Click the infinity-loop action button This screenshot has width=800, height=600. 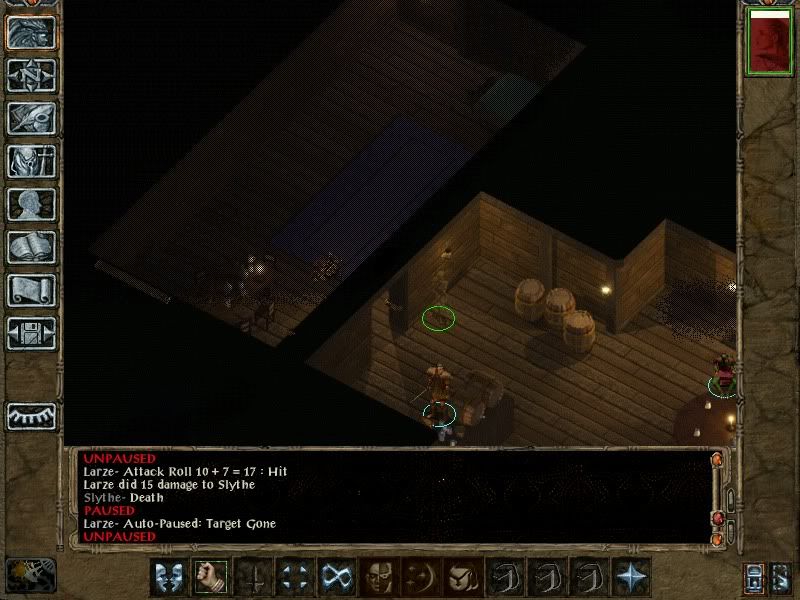(x=336, y=577)
